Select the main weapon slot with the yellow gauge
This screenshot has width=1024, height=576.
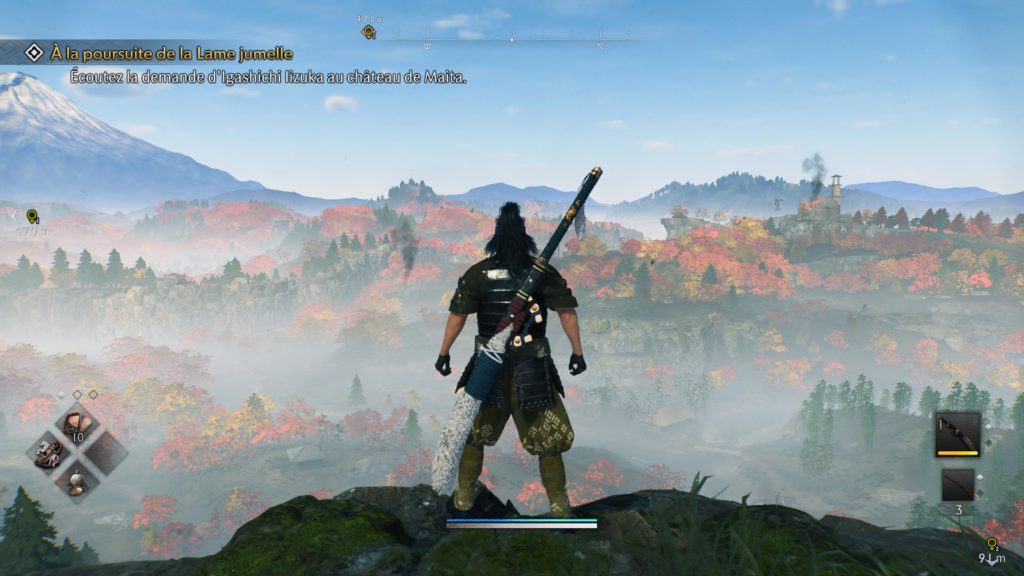tap(957, 434)
